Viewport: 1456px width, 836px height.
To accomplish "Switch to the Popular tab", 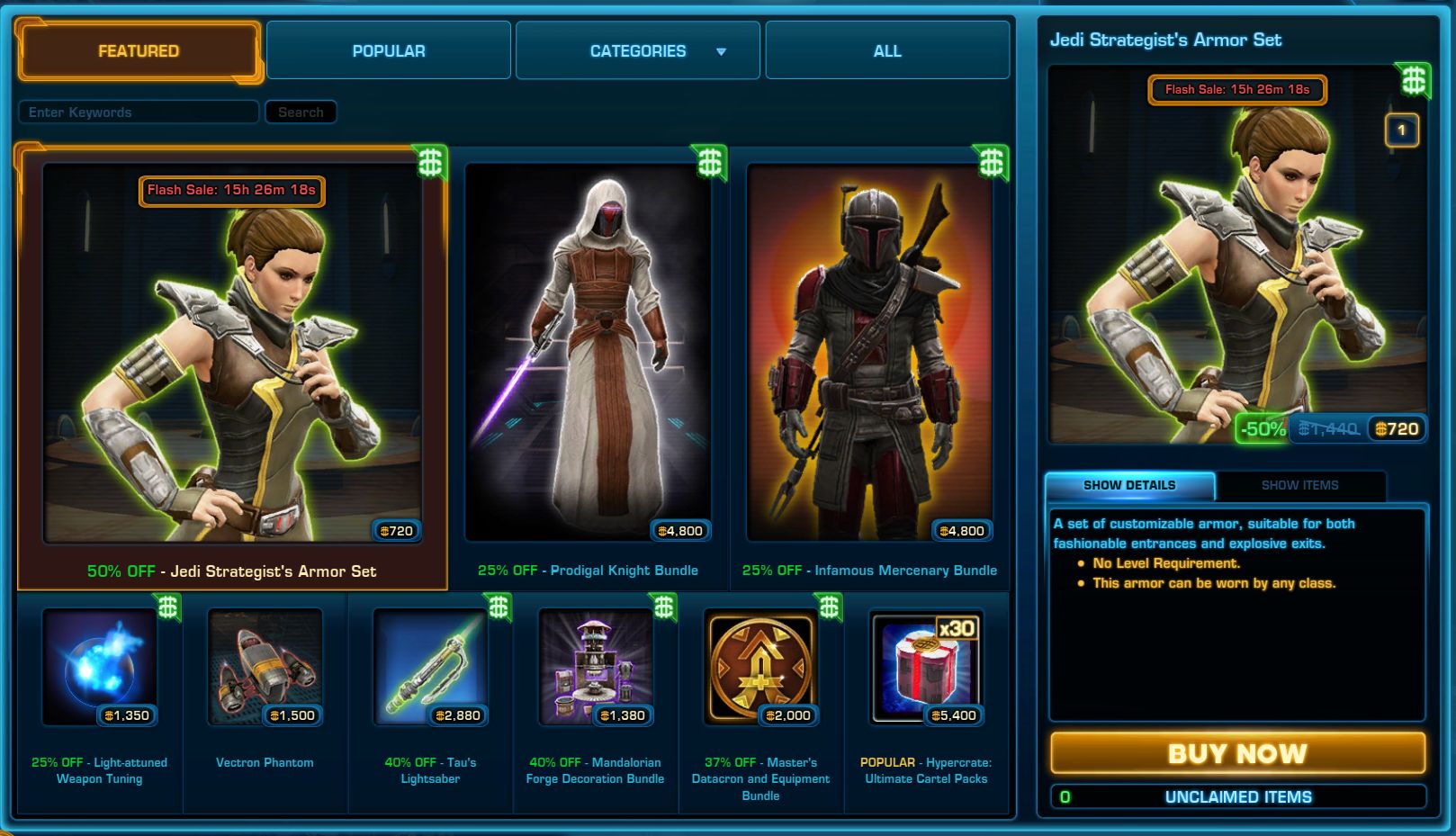I will 389,50.
